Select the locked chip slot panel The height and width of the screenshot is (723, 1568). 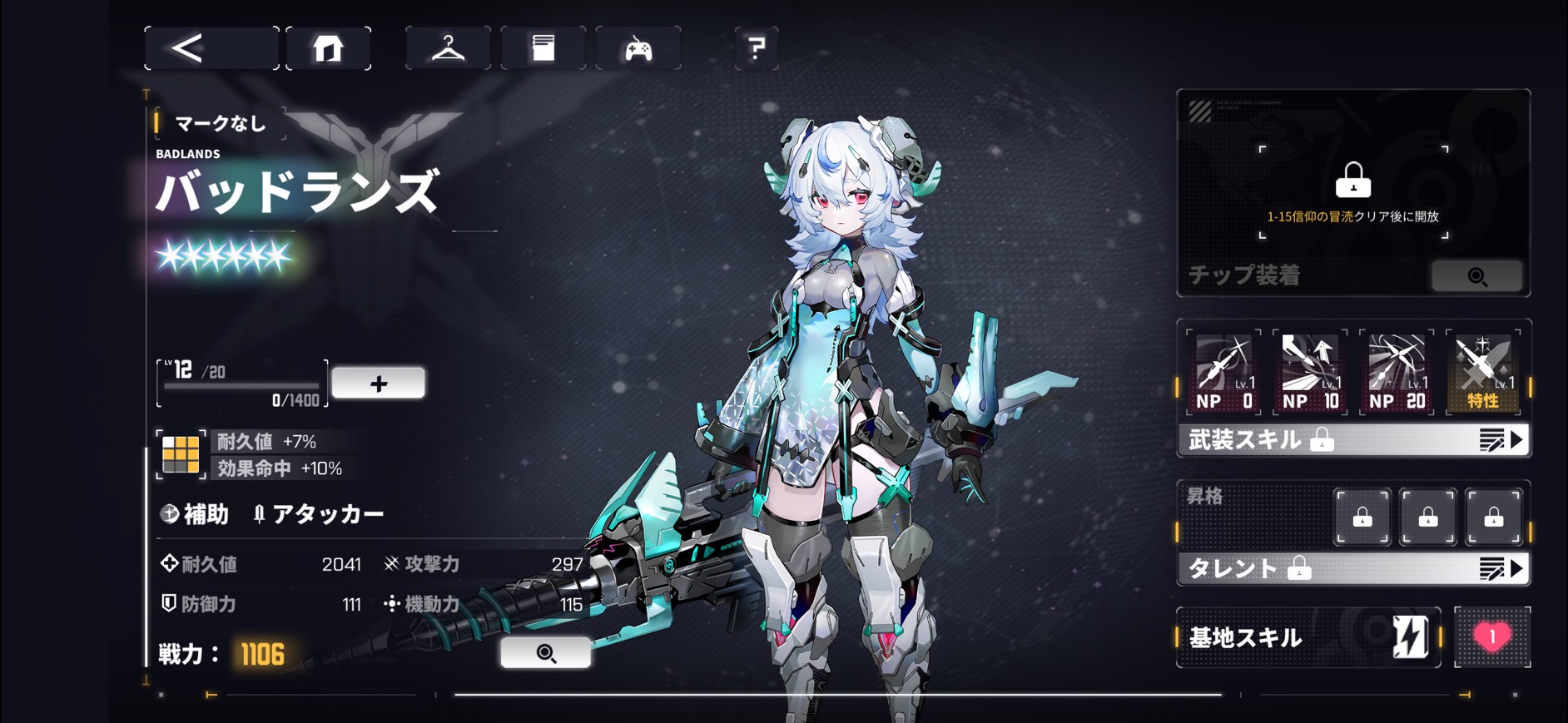tap(1353, 191)
